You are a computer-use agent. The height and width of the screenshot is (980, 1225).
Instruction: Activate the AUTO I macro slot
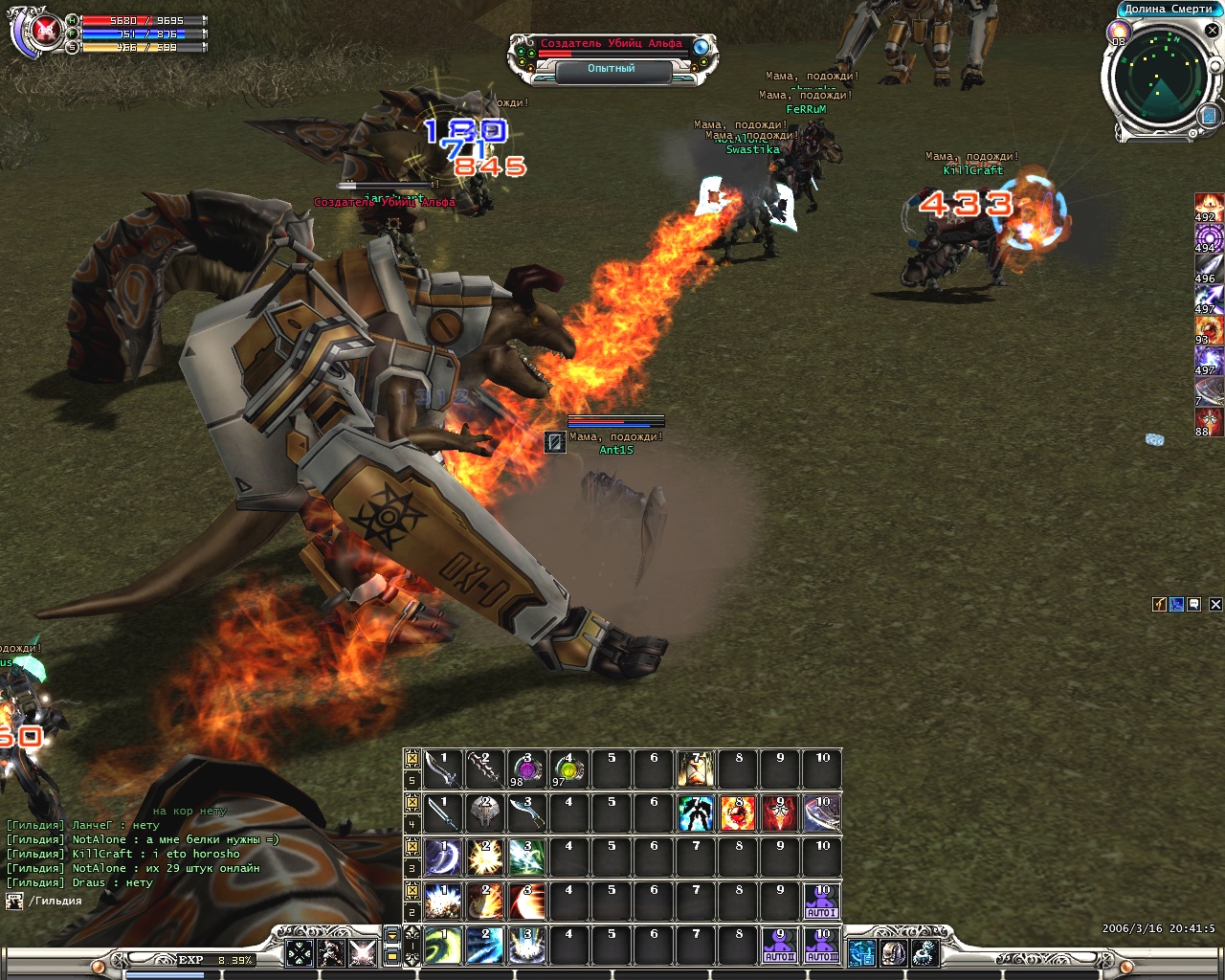tap(822, 902)
